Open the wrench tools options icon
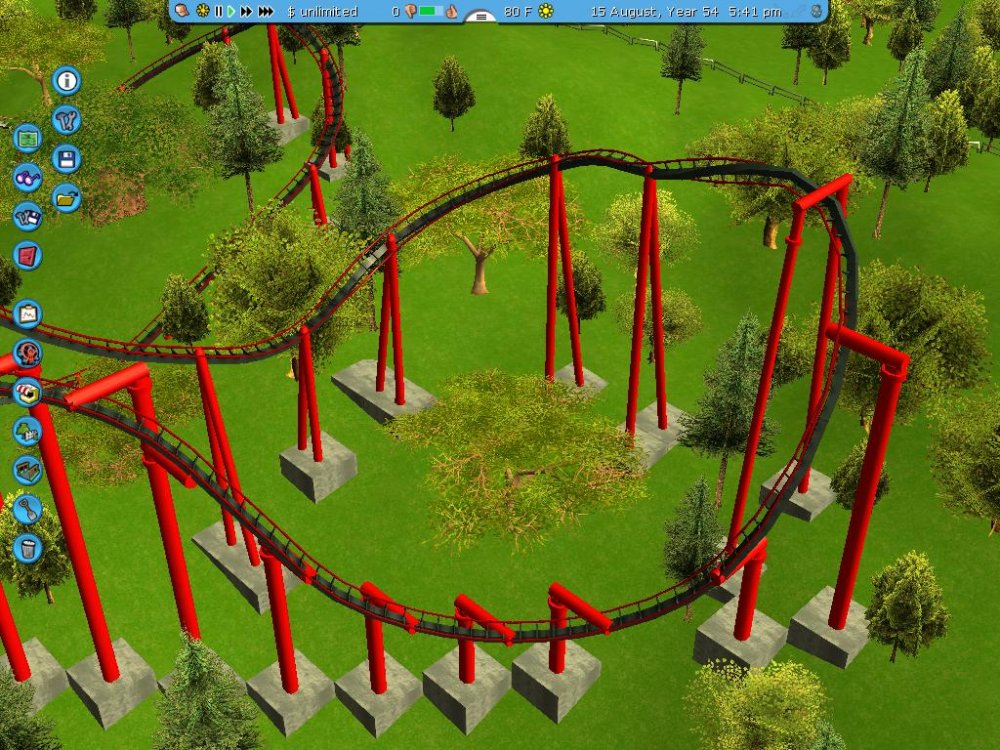The height and width of the screenshot is (750, 1000). point(67,120)
